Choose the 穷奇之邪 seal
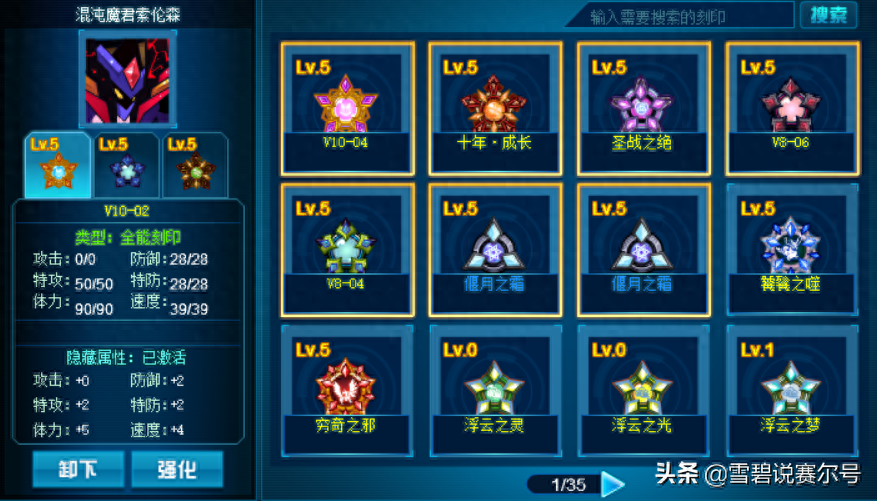 [x=347, y=386]
